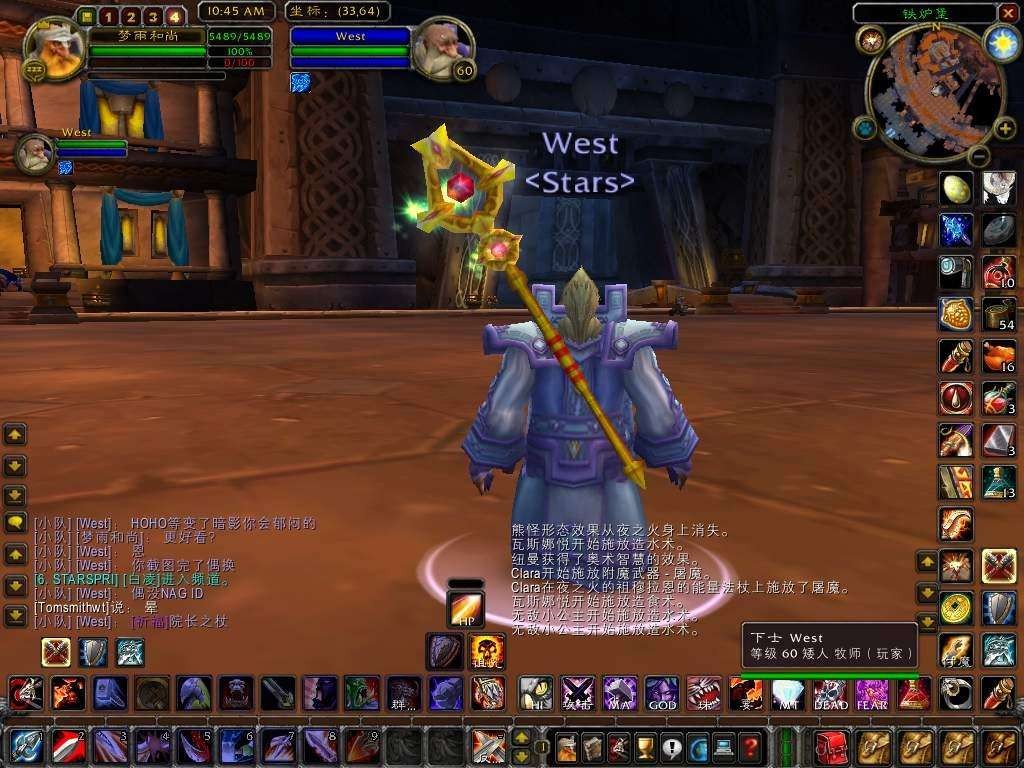Screen dimensions: 1024x768
Task: Open the character info micro button
Action: click(568, 746)
